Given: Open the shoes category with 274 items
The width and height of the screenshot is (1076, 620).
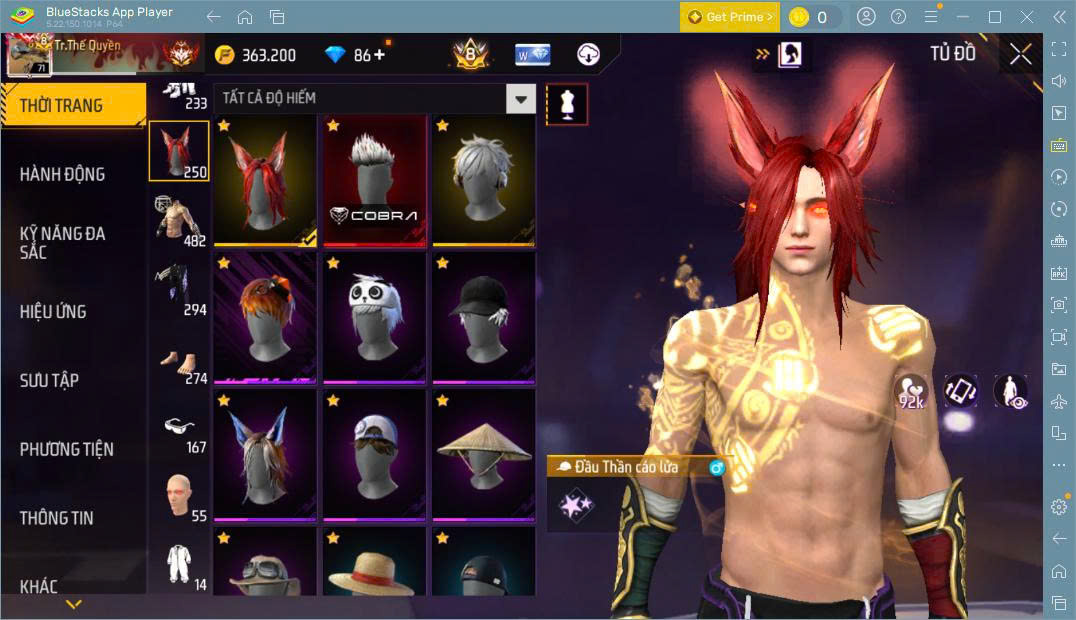Looking at the screenshot, I should 179,359.
